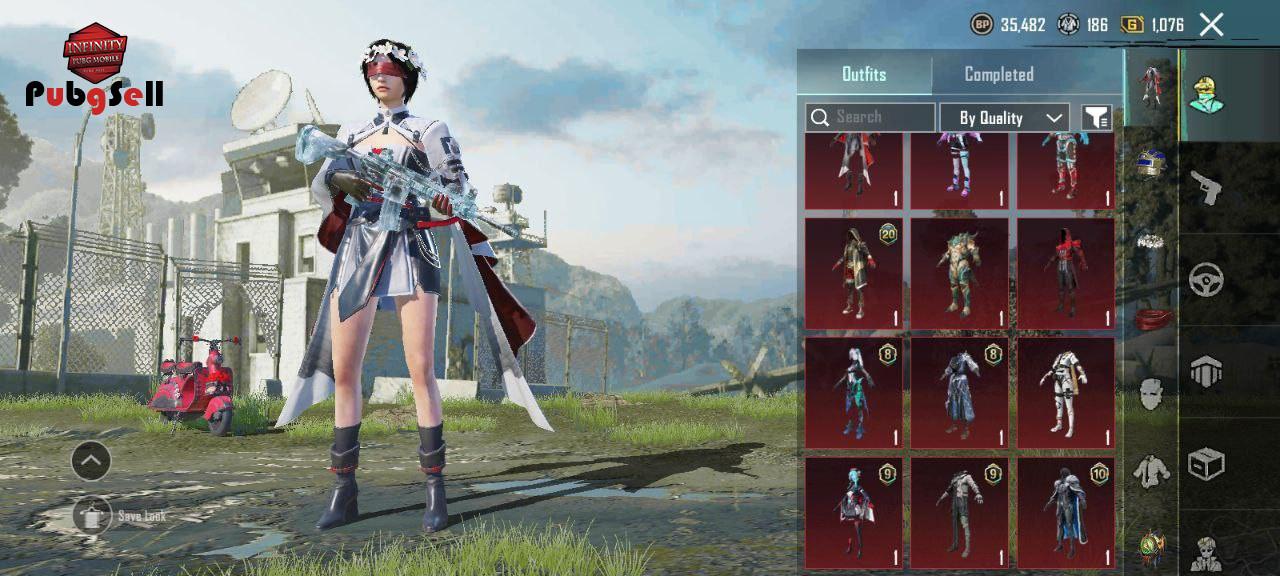
Task: Expand the up-arrow circle button
Action: click(x=91, y=461)
